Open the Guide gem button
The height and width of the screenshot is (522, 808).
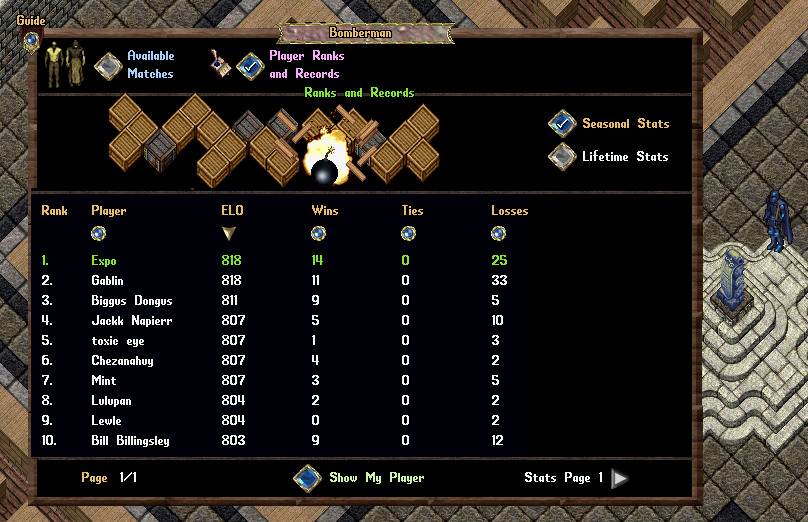tap(31, 41)
